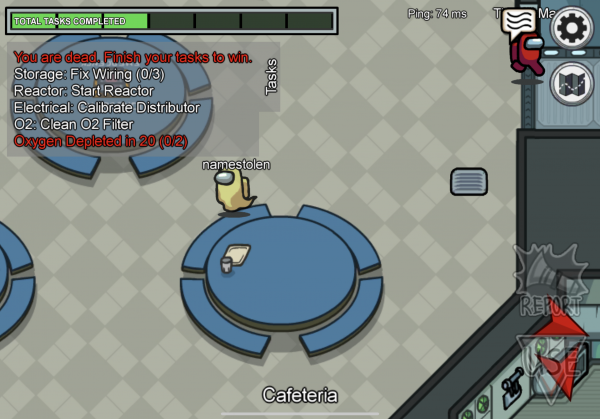The height and width of the screenshot is (419, 600).
Task: Open the settings gear menu
Action: (572, 28)
